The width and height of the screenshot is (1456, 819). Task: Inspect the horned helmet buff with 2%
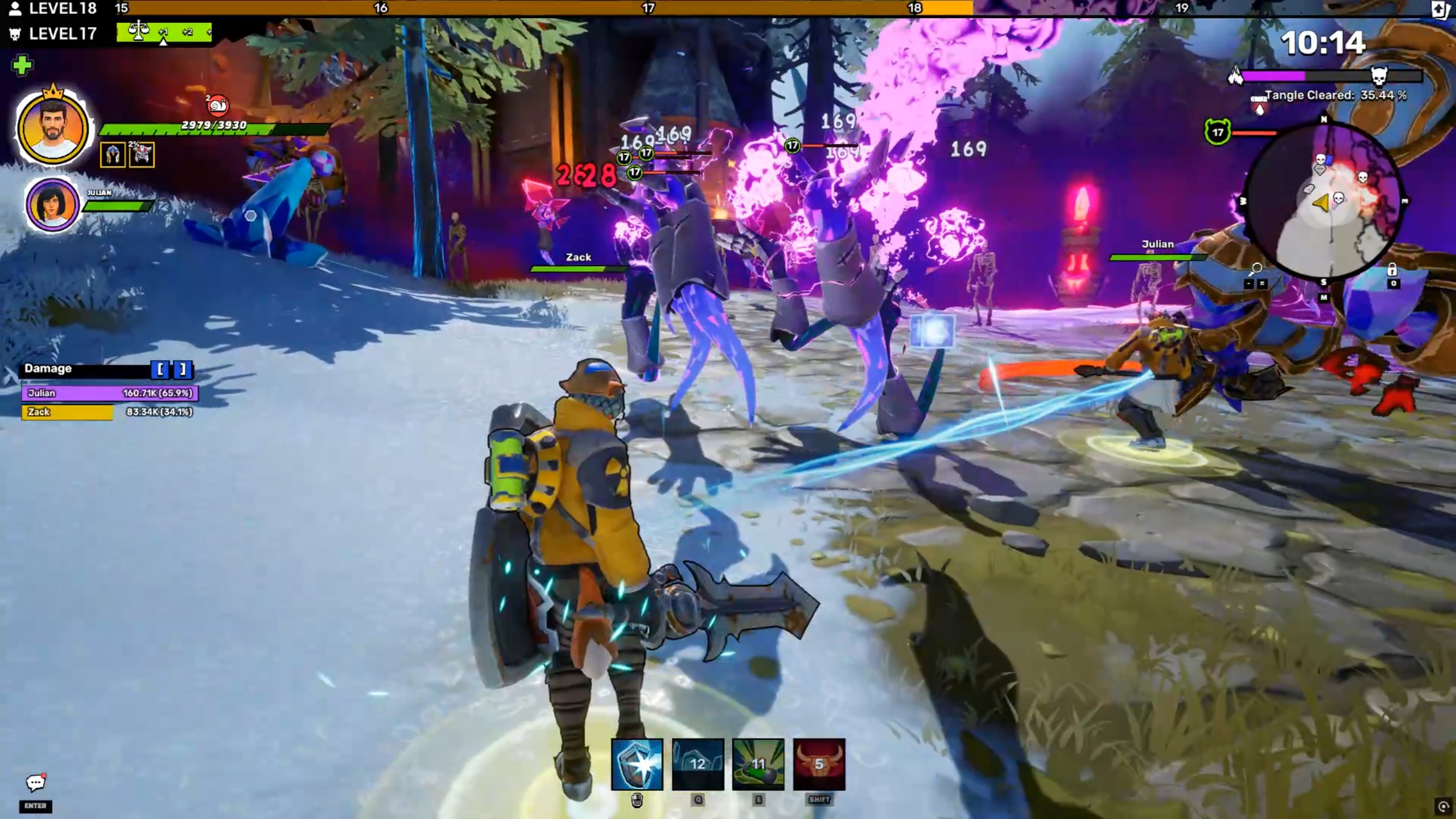[x=142, y=155]
